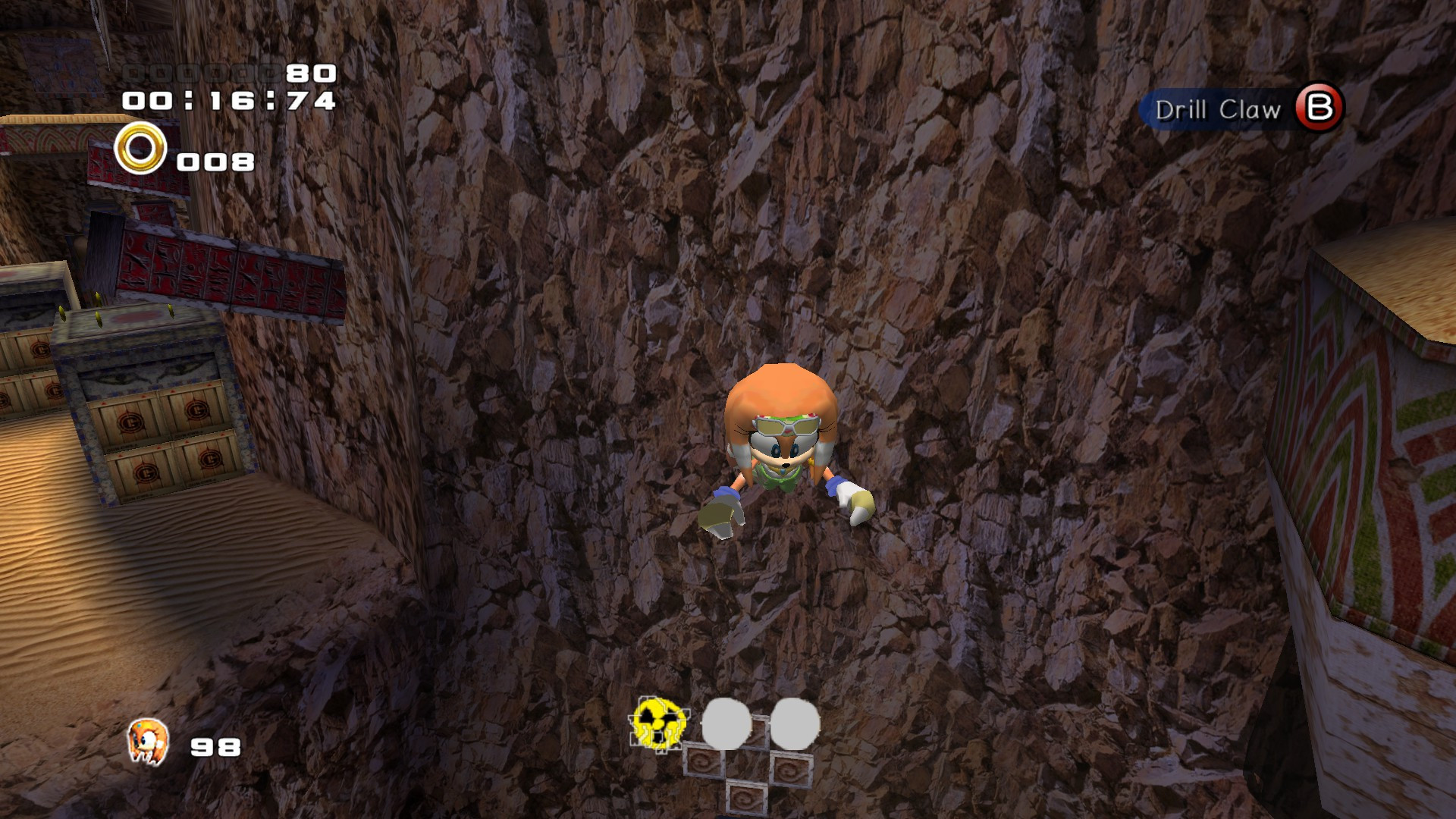Expand the ring counter showing 008
The height and width of the screenshot is (819, 1456).
pyautogui.click(x=215, y=161)
